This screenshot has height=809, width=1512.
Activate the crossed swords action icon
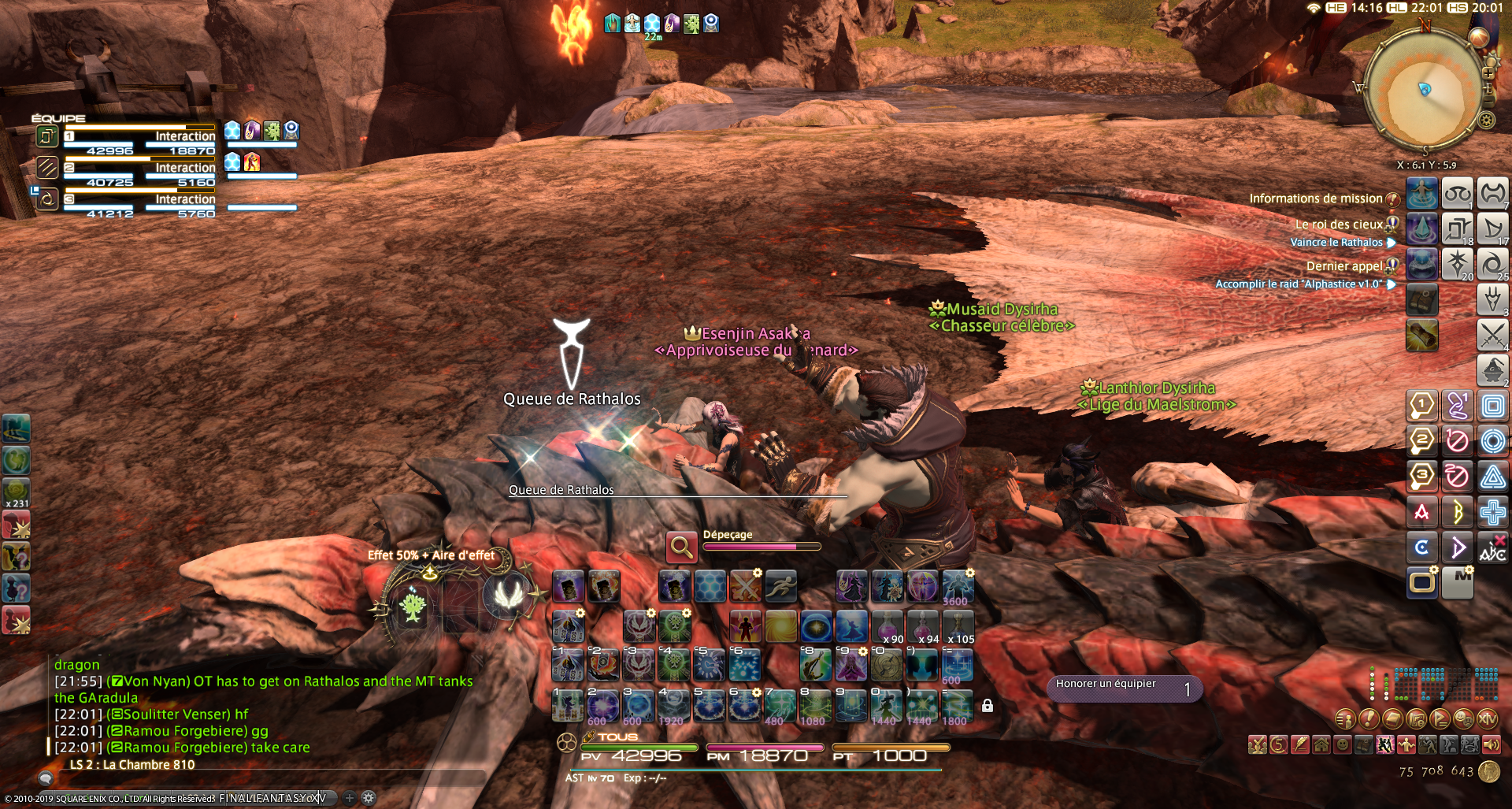coord(1492,335)
